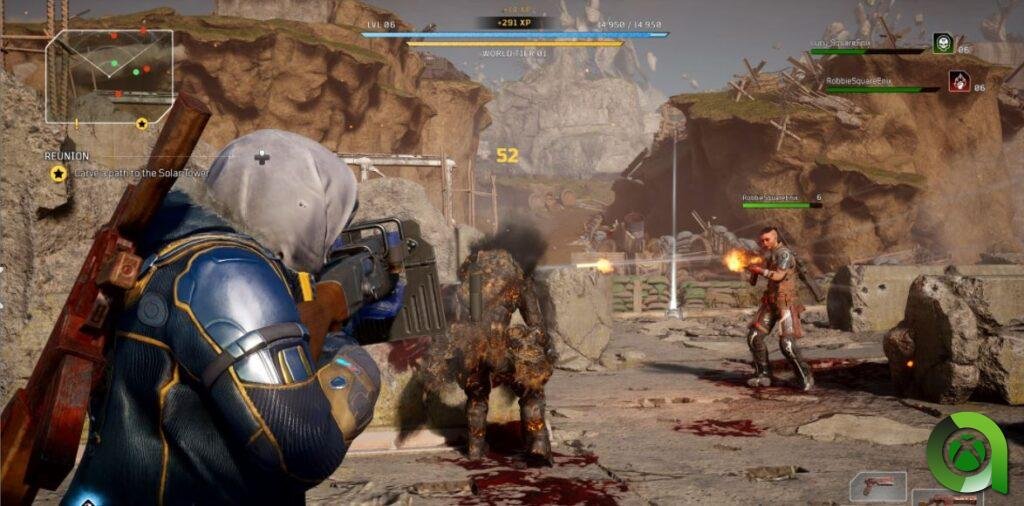Click the green skull class icon
This screenshot has width=1024, height=506.
[x=941, y=43]
